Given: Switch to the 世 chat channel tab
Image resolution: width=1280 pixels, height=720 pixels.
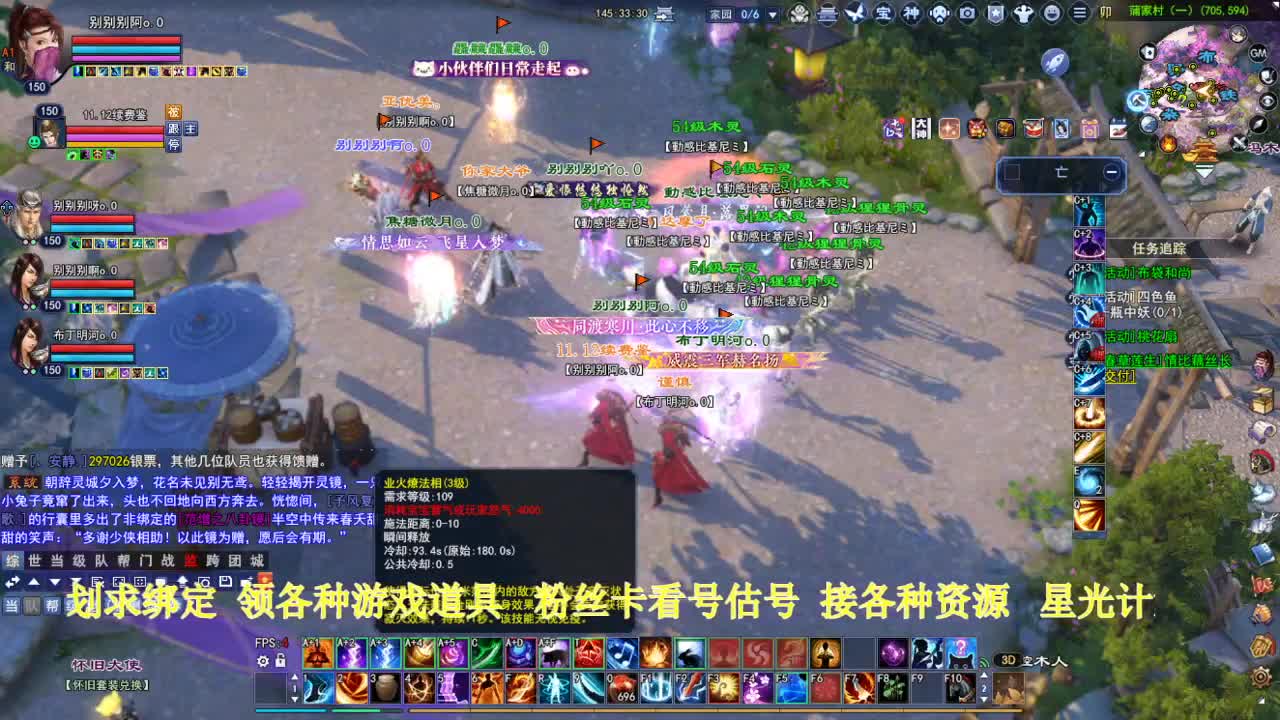Looking at the screenshot, I should [x=33, y=563].
